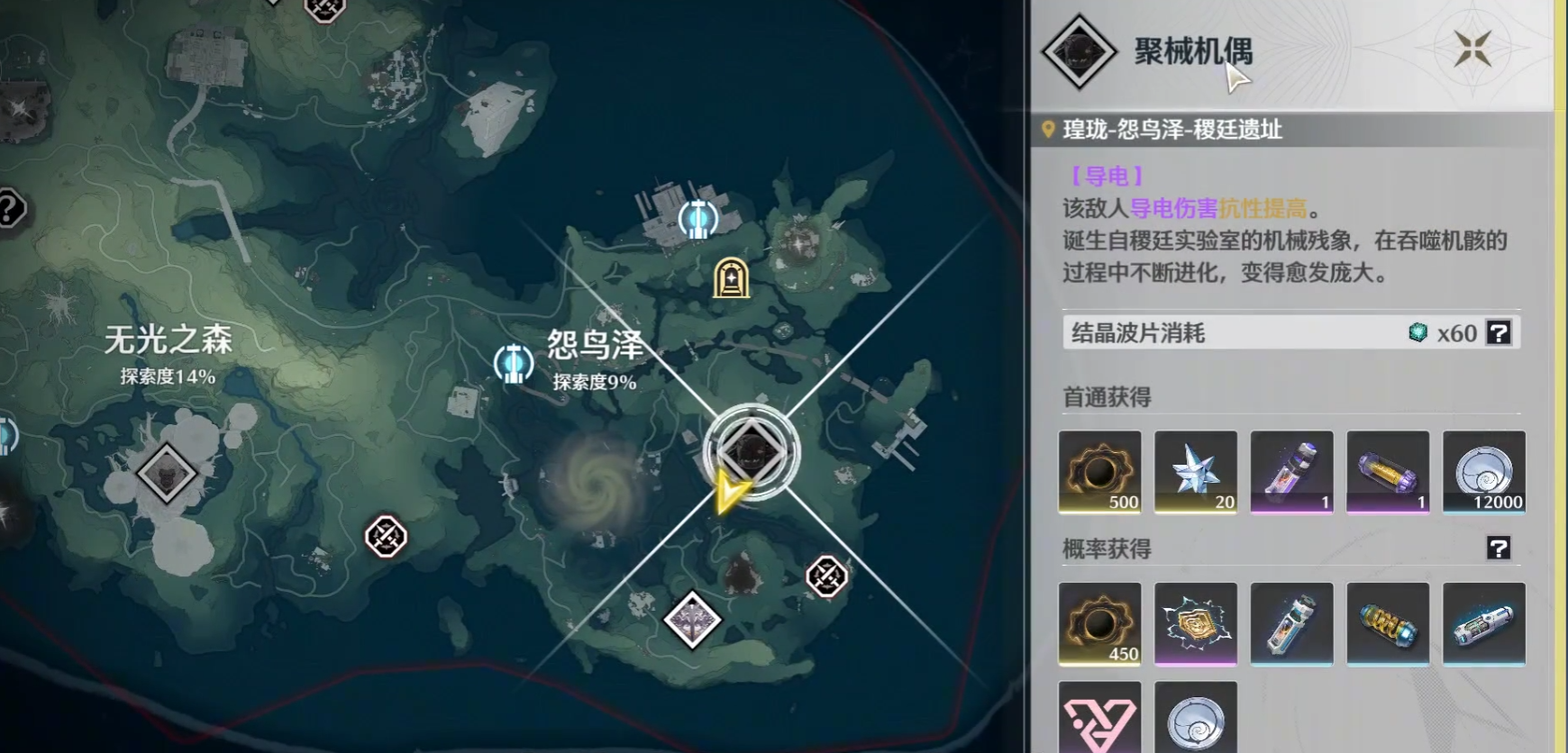The image size is (1568, 753).
Task: Select the teleport waypoint near 怨鸟泽 label
Action: (x=514, y=363)
